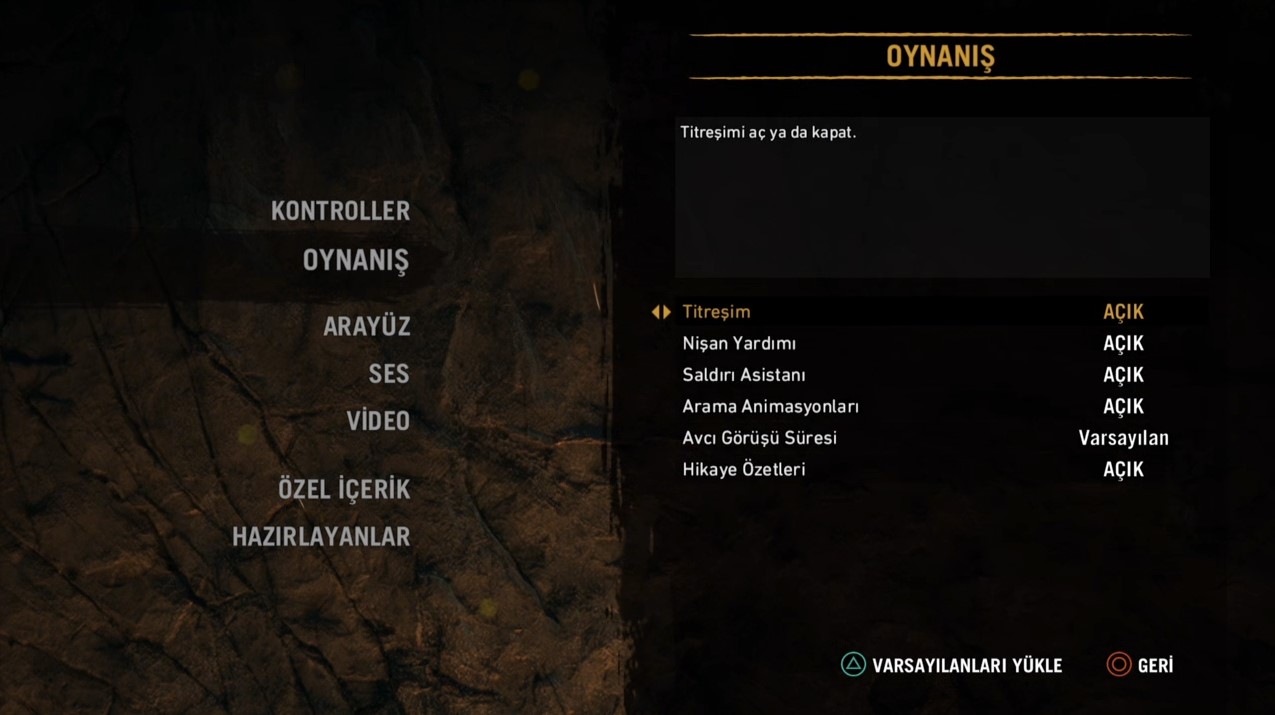Open the ÖZEL İÇERİK section
Image resolution: width=1275 pixels, height=715 pixels.
[344, 490]
